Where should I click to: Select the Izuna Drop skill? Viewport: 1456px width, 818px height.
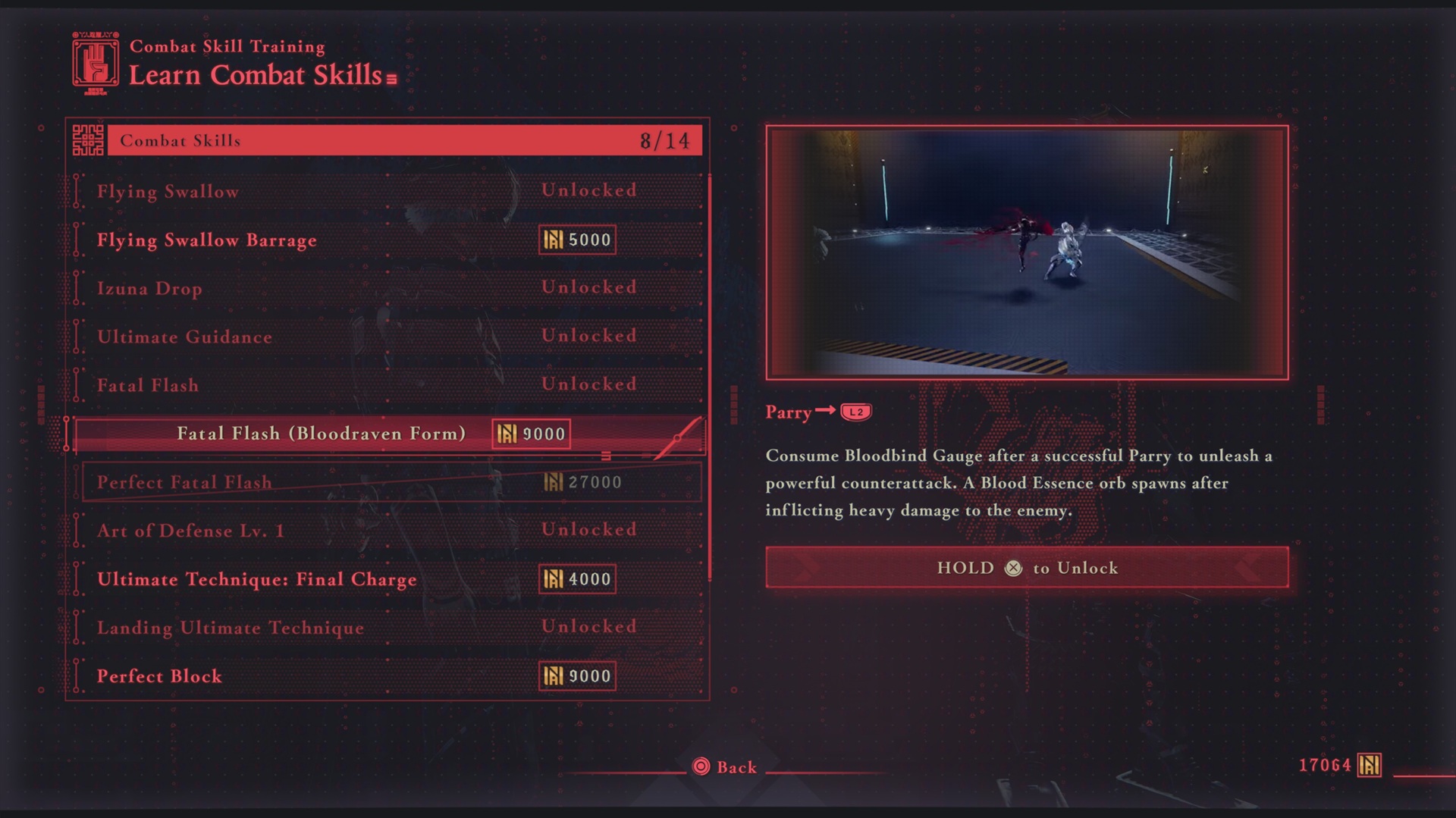[x=387, y=288]
